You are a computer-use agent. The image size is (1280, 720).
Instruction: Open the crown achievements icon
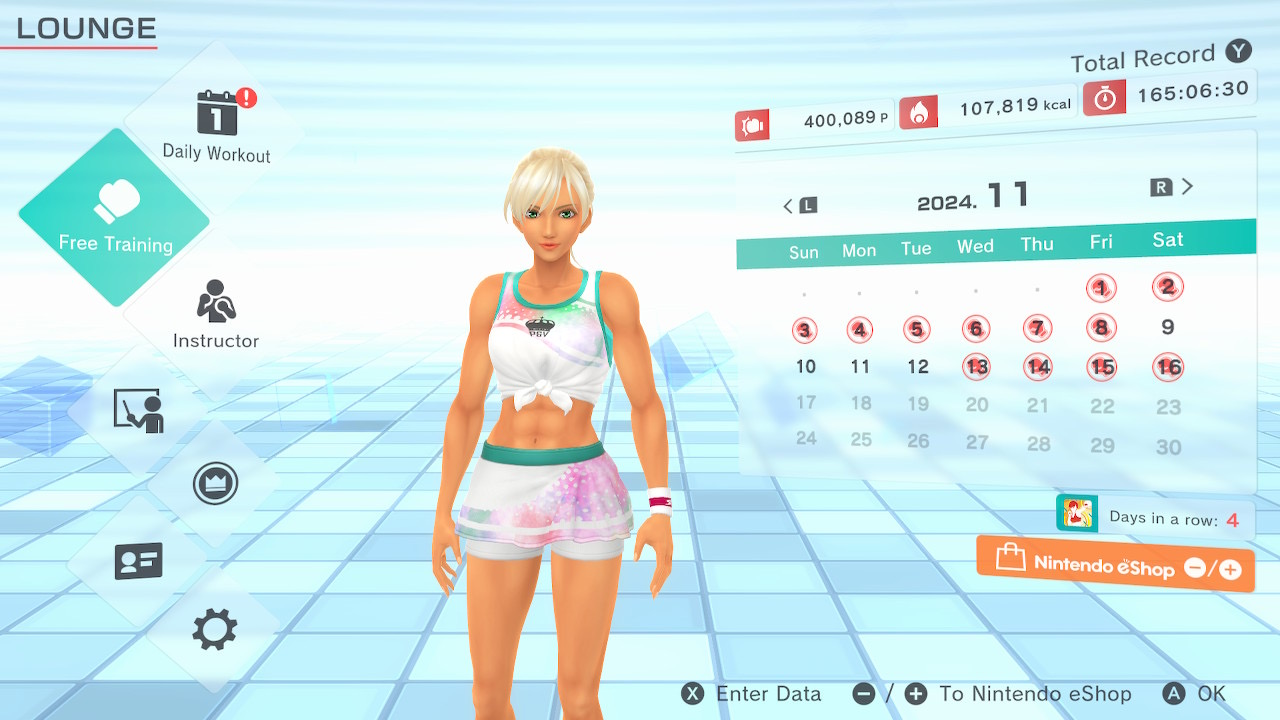coord(215,484)
